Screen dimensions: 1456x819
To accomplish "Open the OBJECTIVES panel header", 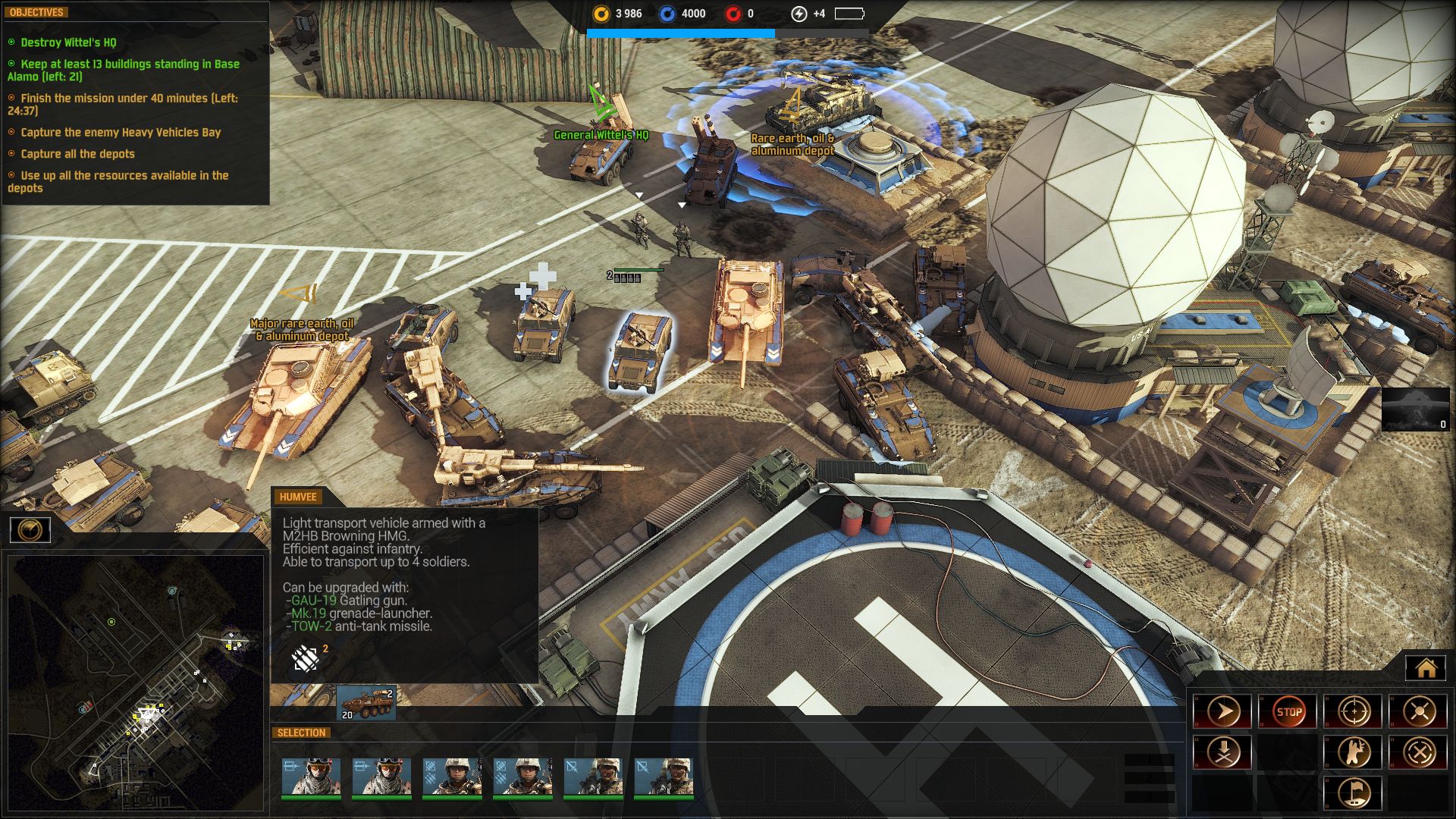I will (36, 12).
